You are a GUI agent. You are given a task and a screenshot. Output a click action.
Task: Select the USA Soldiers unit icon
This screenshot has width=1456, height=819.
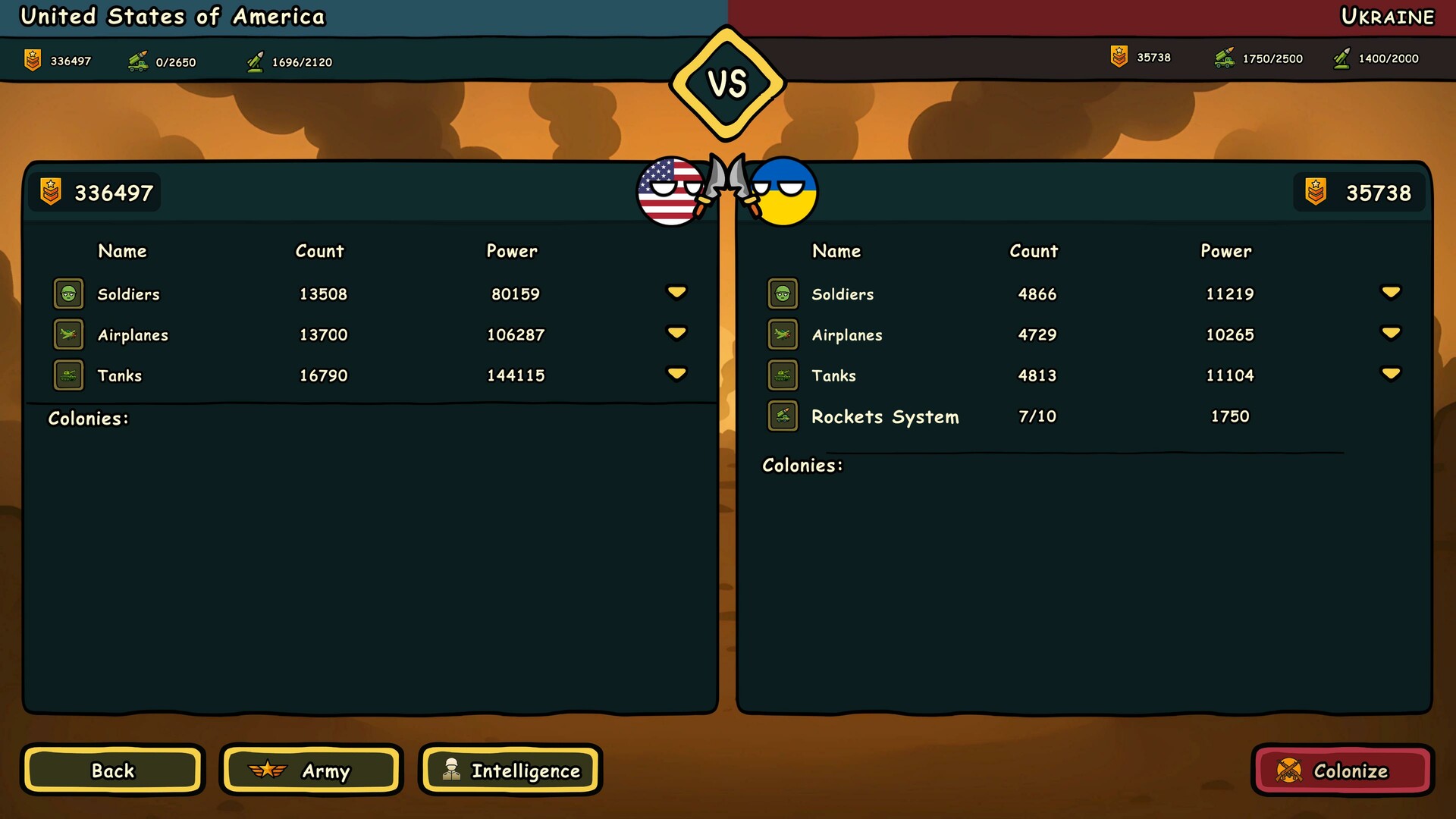(68, 293)
